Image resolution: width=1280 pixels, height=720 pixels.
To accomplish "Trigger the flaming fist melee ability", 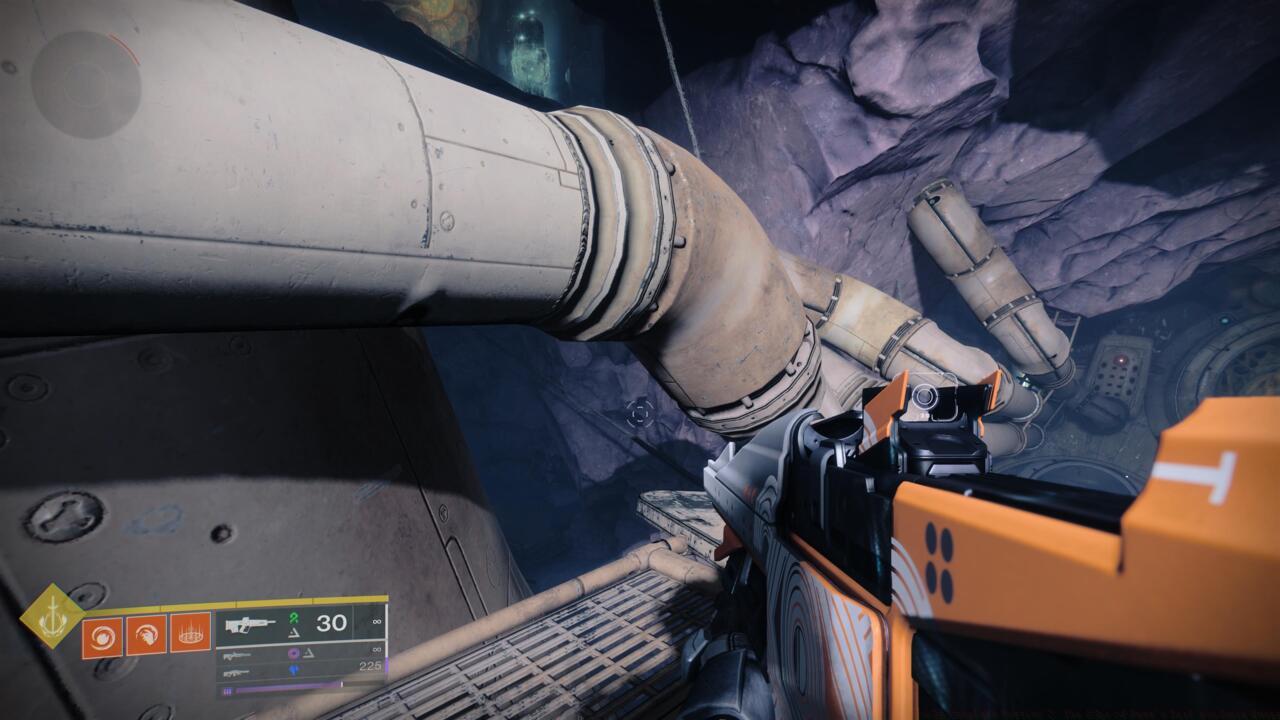I will 146,634.
